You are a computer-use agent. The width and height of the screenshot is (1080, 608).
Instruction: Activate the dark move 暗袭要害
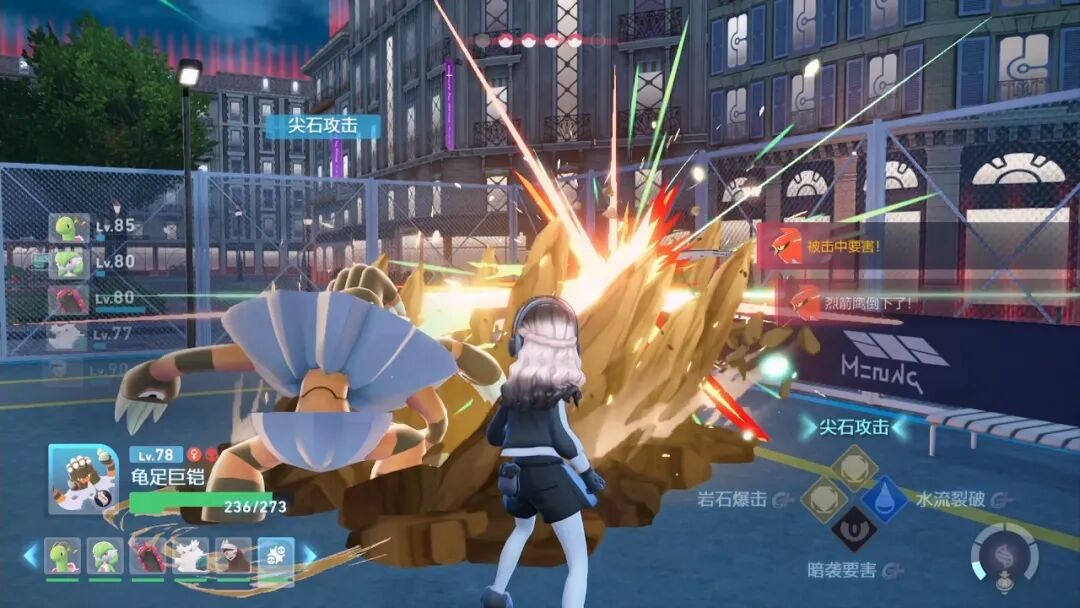coord(854,529)
